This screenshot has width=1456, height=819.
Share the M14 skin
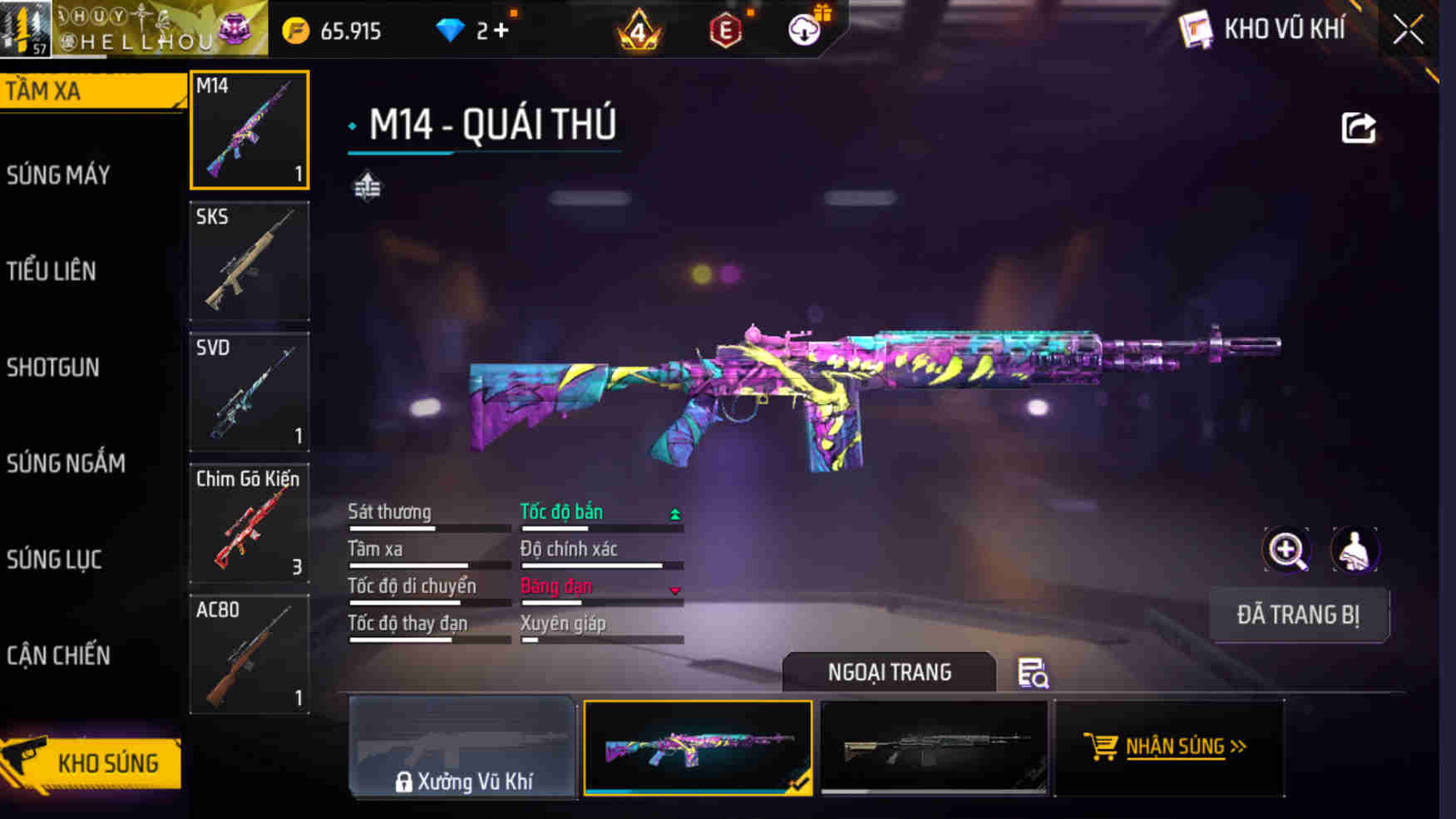point(1358,128)
